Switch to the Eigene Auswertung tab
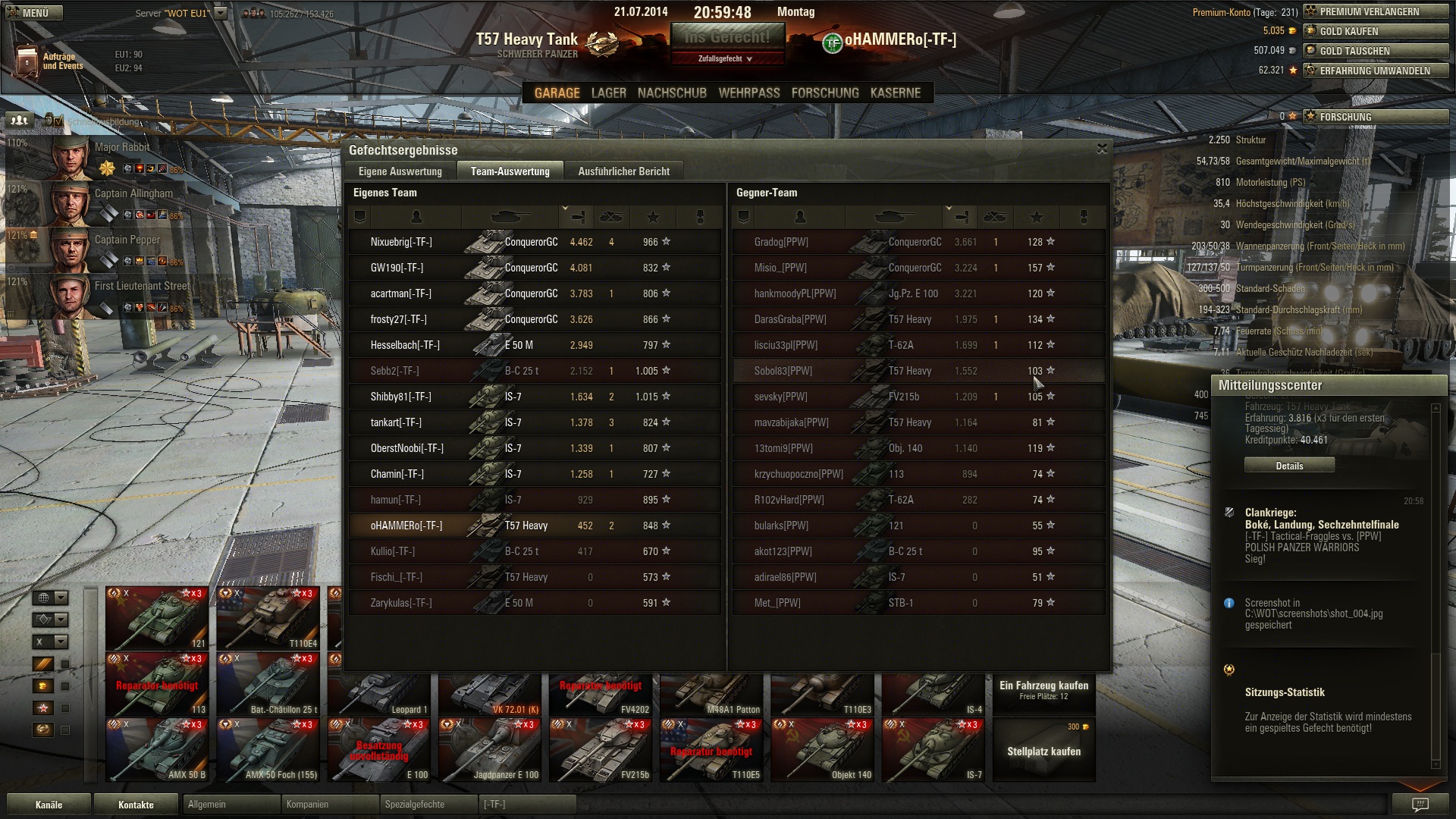The height and width of the screenshot is (819, 1456). coord(400,171)
